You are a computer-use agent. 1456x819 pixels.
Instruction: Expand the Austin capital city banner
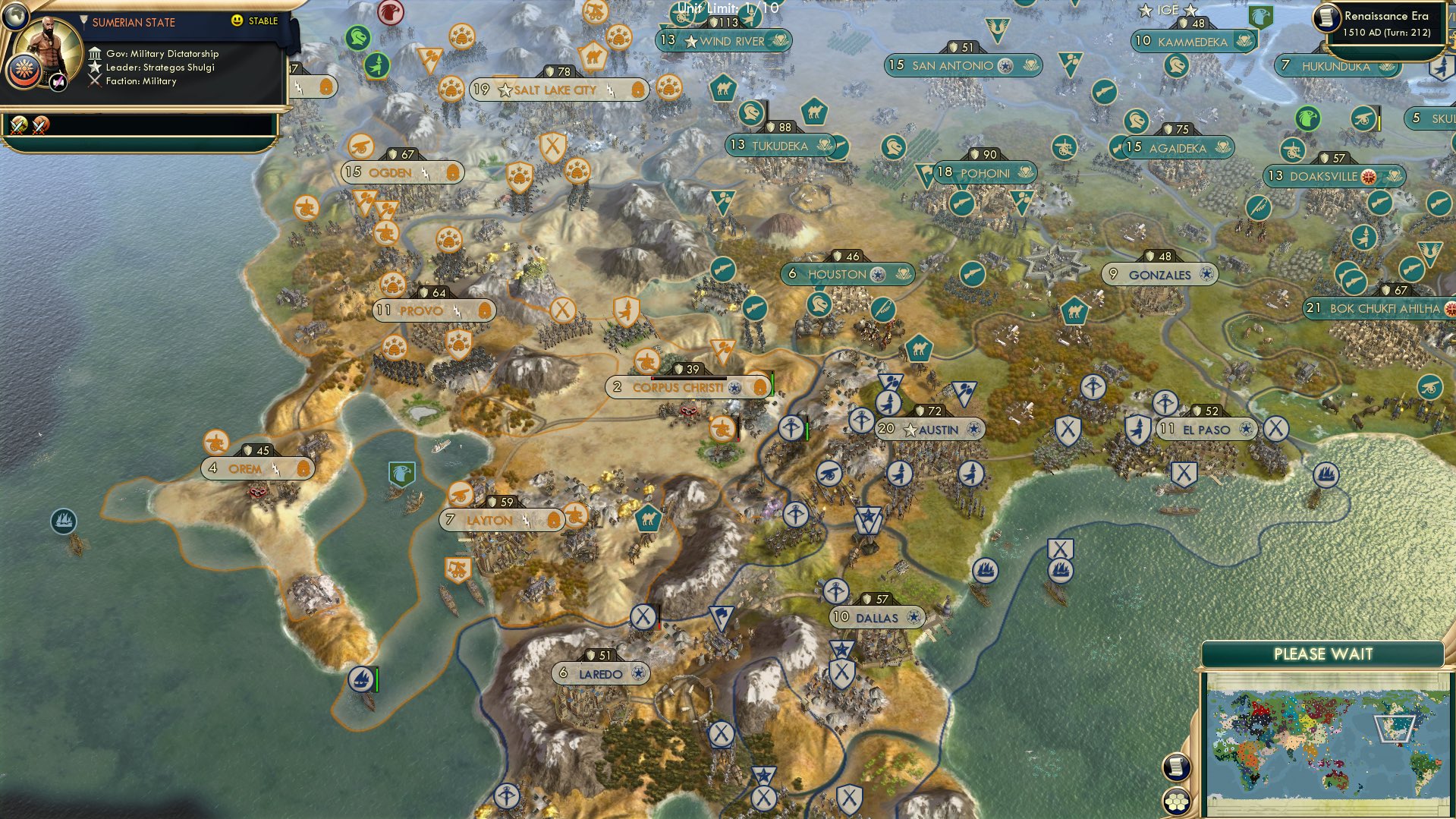click(930, 430)
